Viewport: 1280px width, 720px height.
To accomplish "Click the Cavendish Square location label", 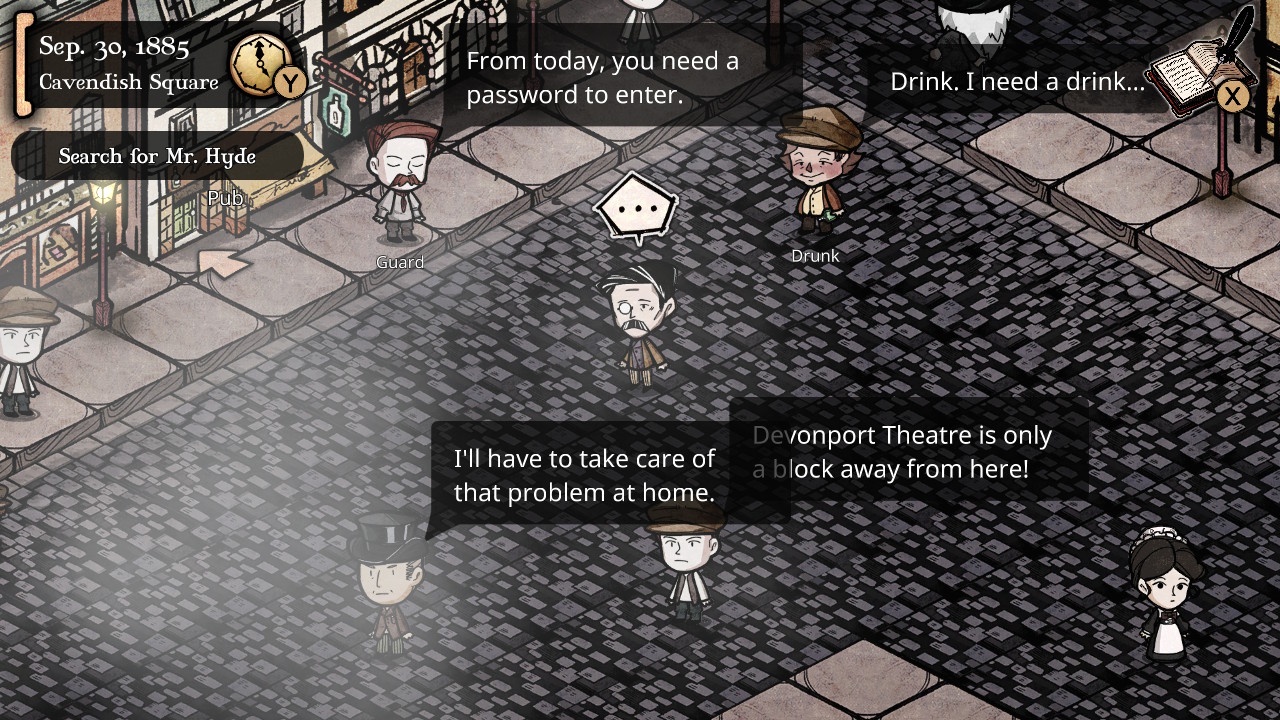I will [130, 83].
